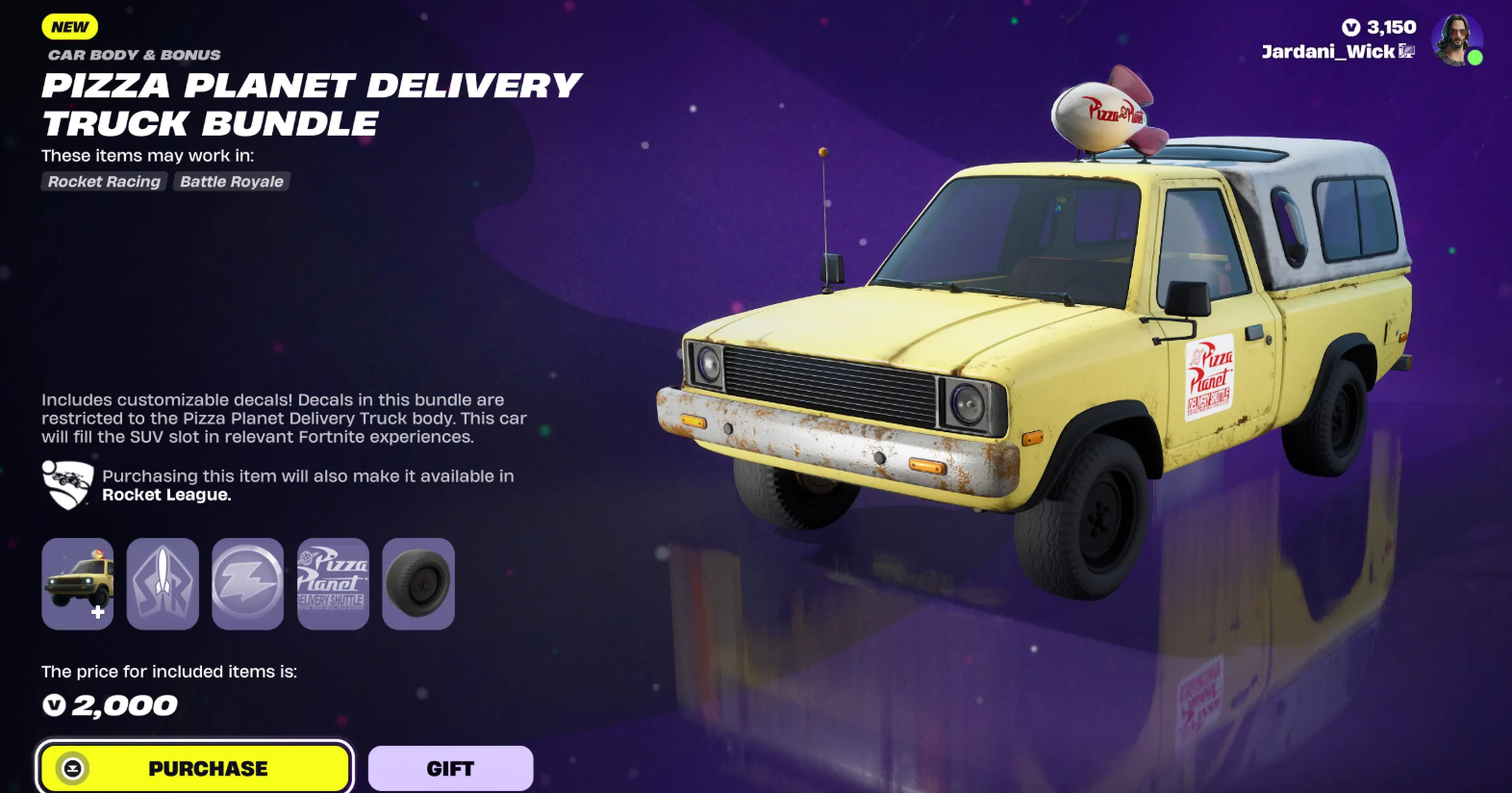Click the Battle Royale mode tag

point(232,182)
